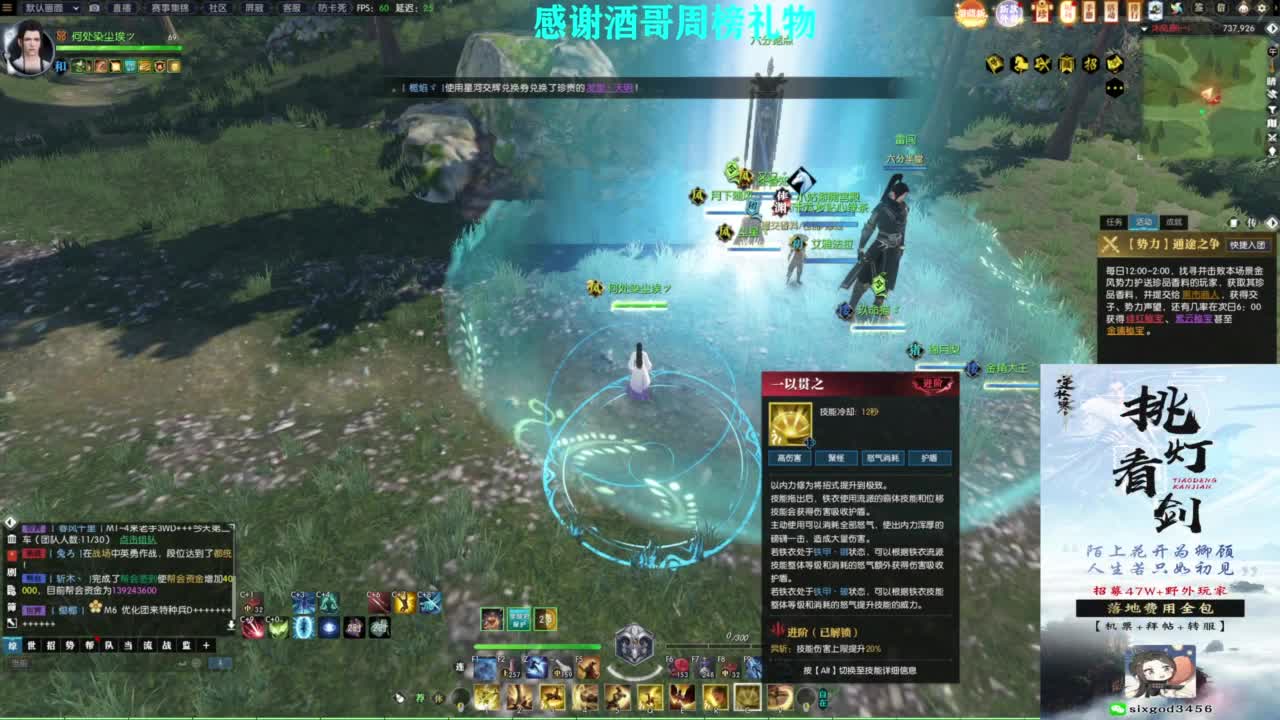This screenshot has width=1280, height=720.
Task: Click the C+3 buff icon above the chat area
Action: point(303,603)
